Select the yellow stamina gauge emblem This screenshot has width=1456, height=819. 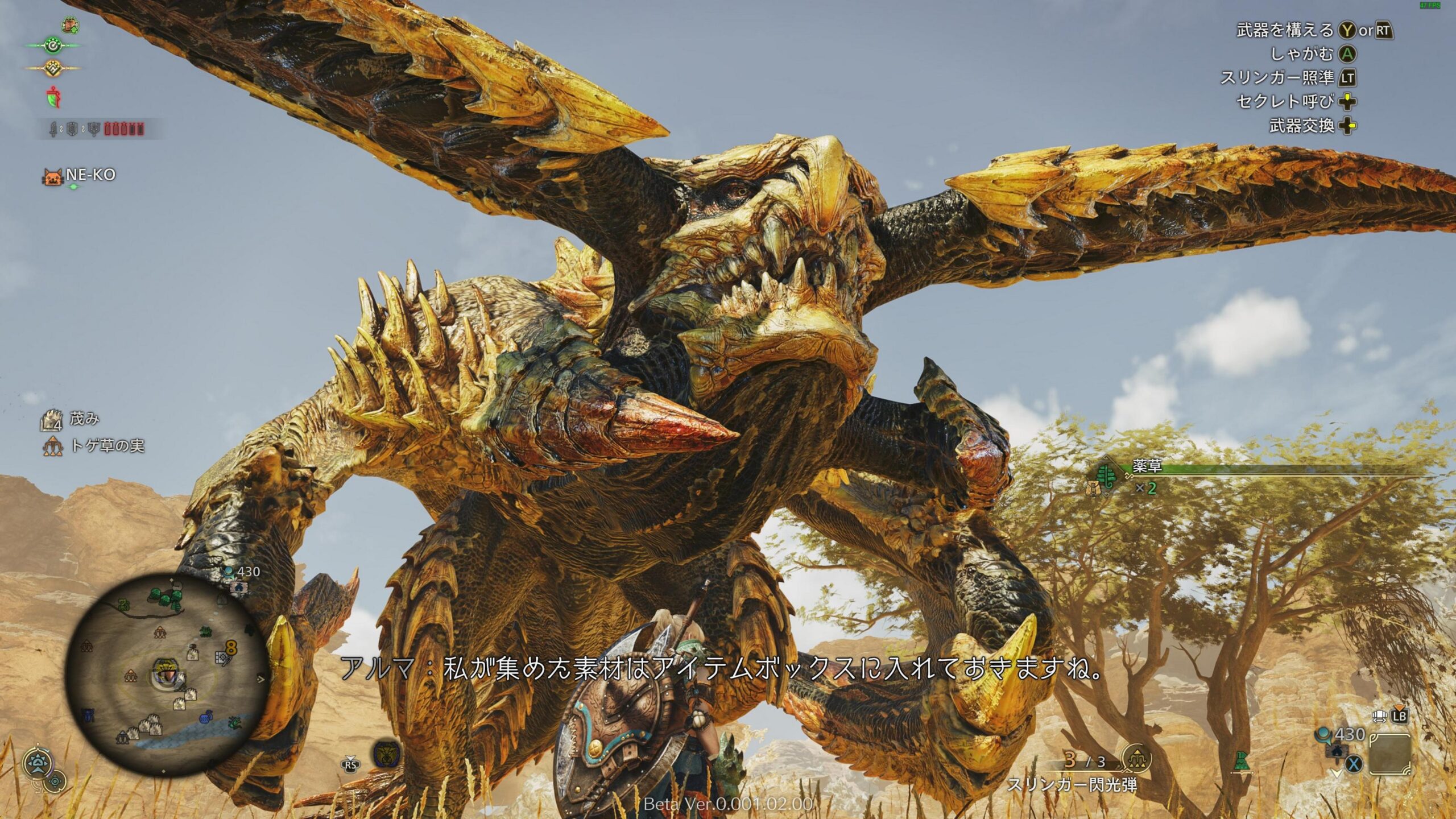pyautogui.click(x=53, y=68)
